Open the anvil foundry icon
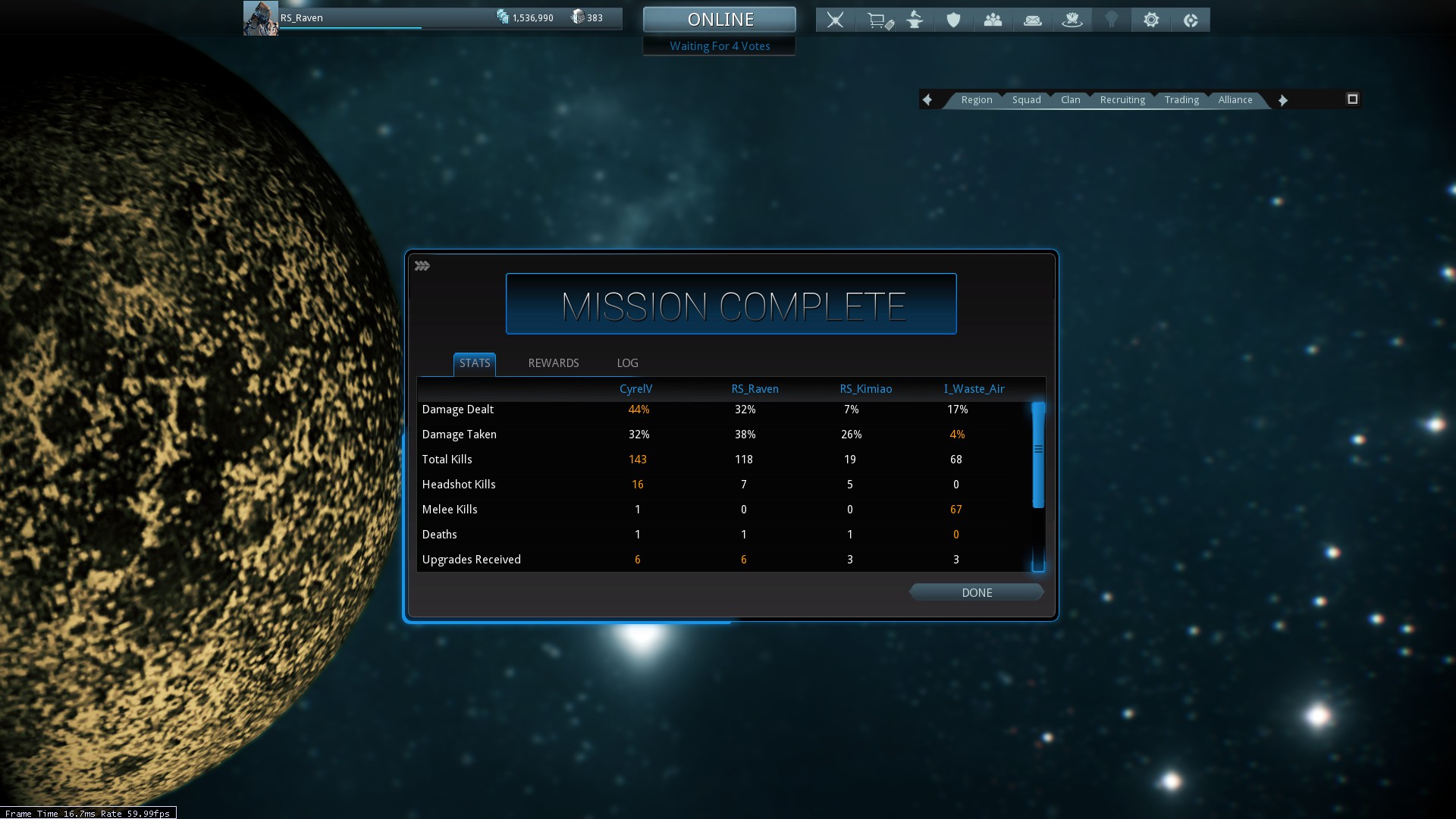The height and width of the screenshot is (819, 1456). click(x=915, y=20)
